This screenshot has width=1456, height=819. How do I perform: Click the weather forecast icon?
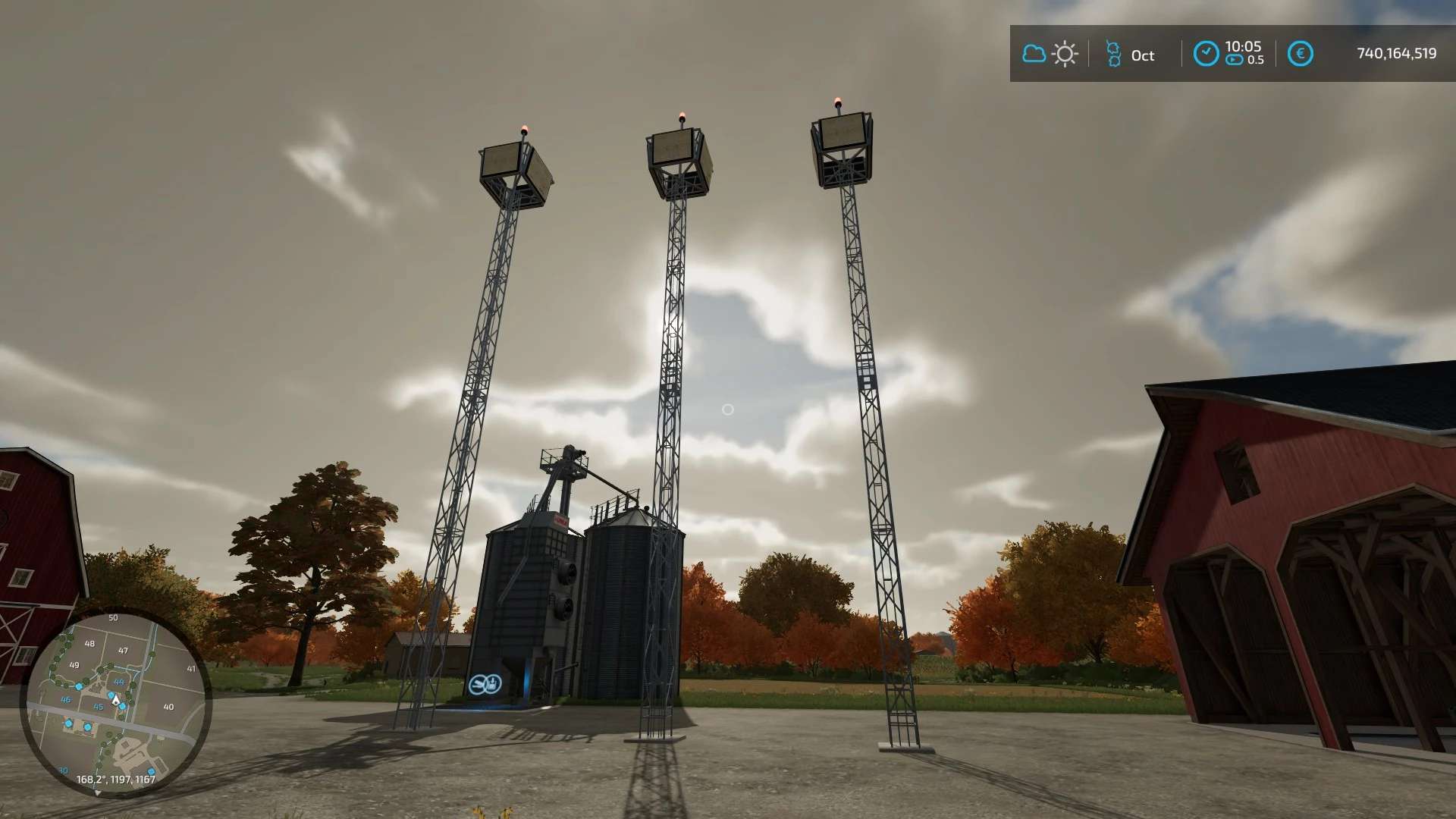tap(1050, 54)
